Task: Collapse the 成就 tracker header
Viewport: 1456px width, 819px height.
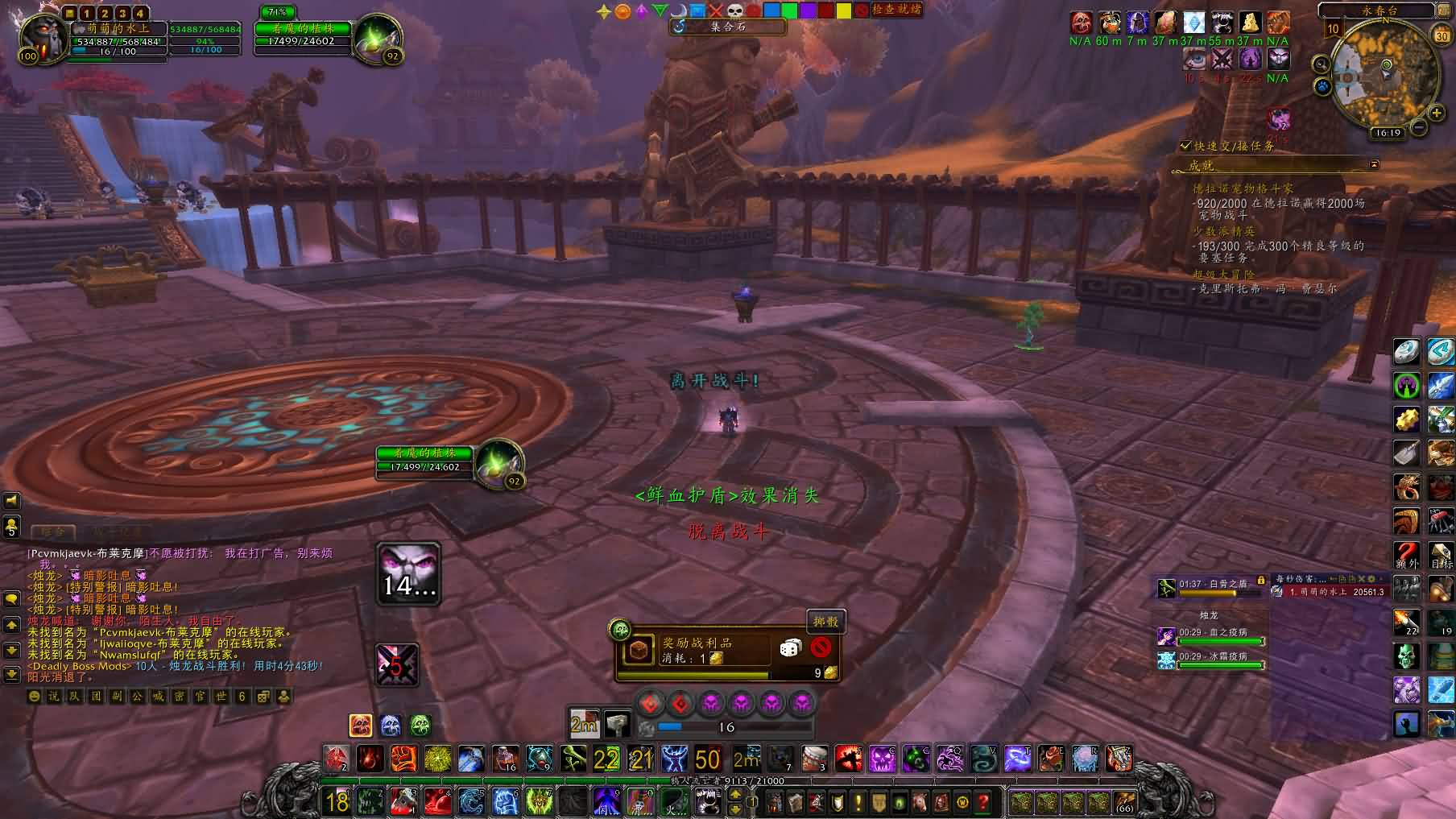Action: coord(1374,165)
